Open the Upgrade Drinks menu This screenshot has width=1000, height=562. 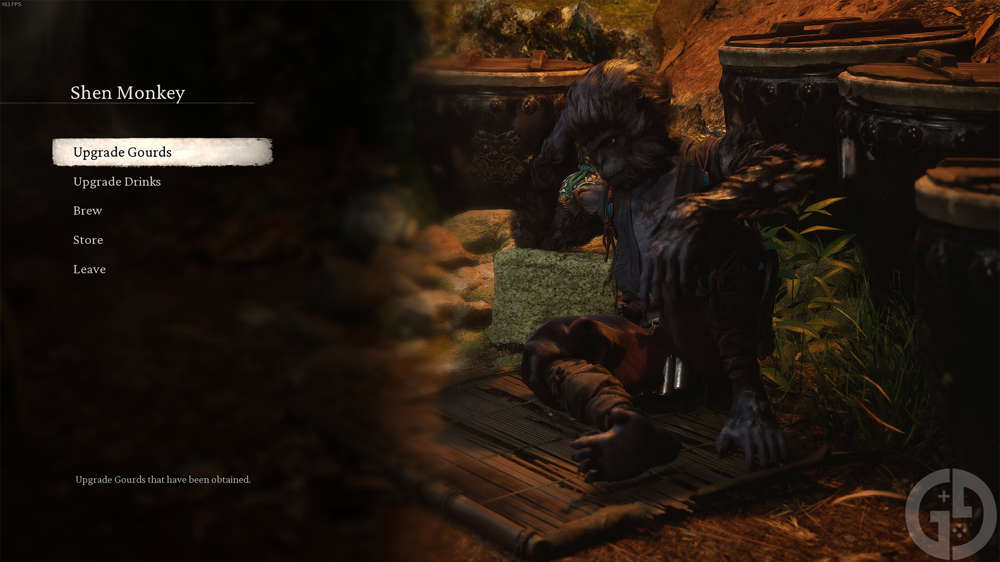[x=117, y=182]
